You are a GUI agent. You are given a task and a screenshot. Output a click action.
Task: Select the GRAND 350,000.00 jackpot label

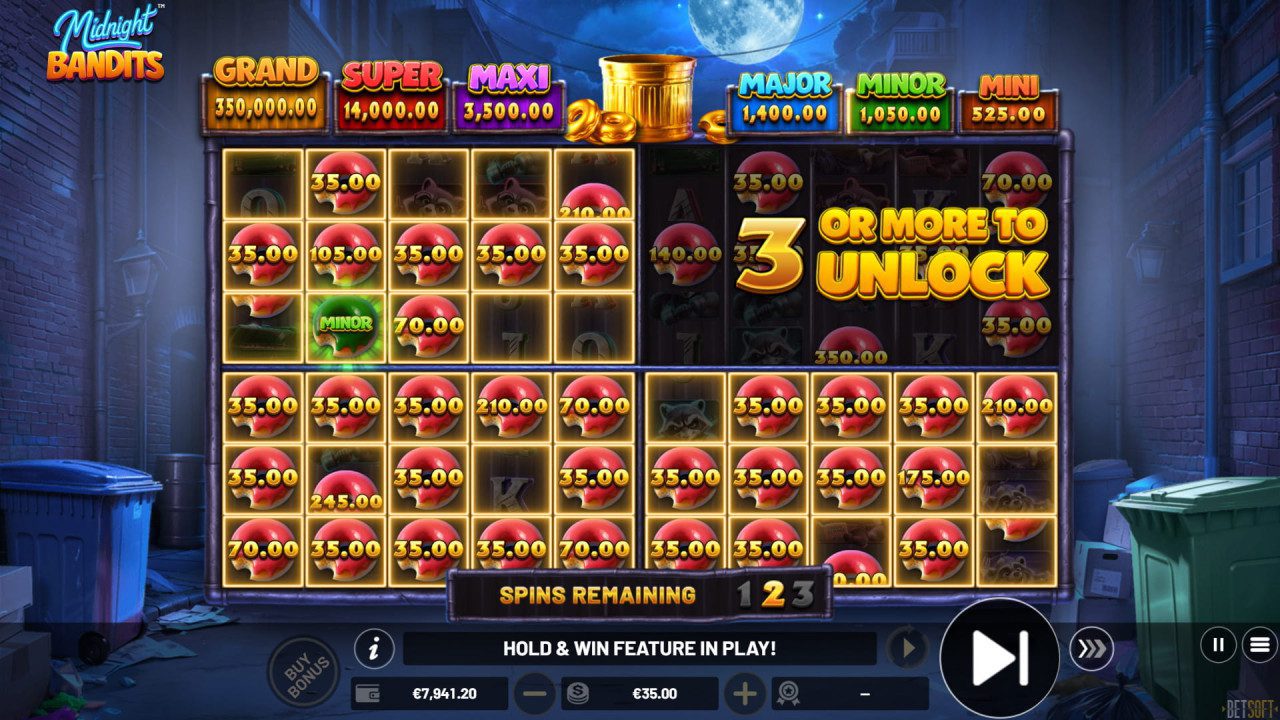click(265, 86)
